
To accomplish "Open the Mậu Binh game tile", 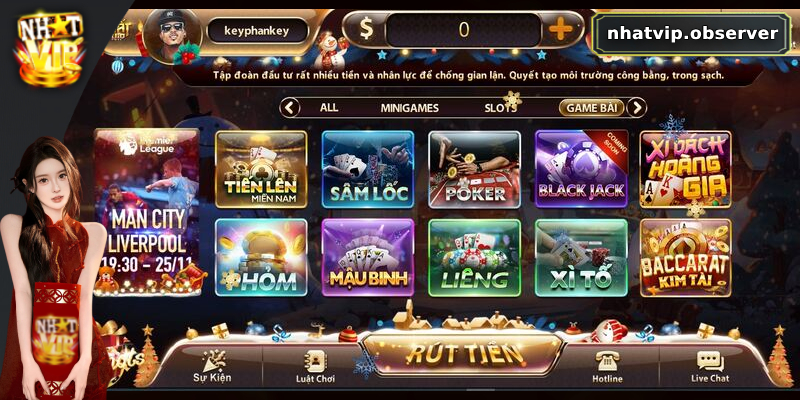I will tap(367, 257).
